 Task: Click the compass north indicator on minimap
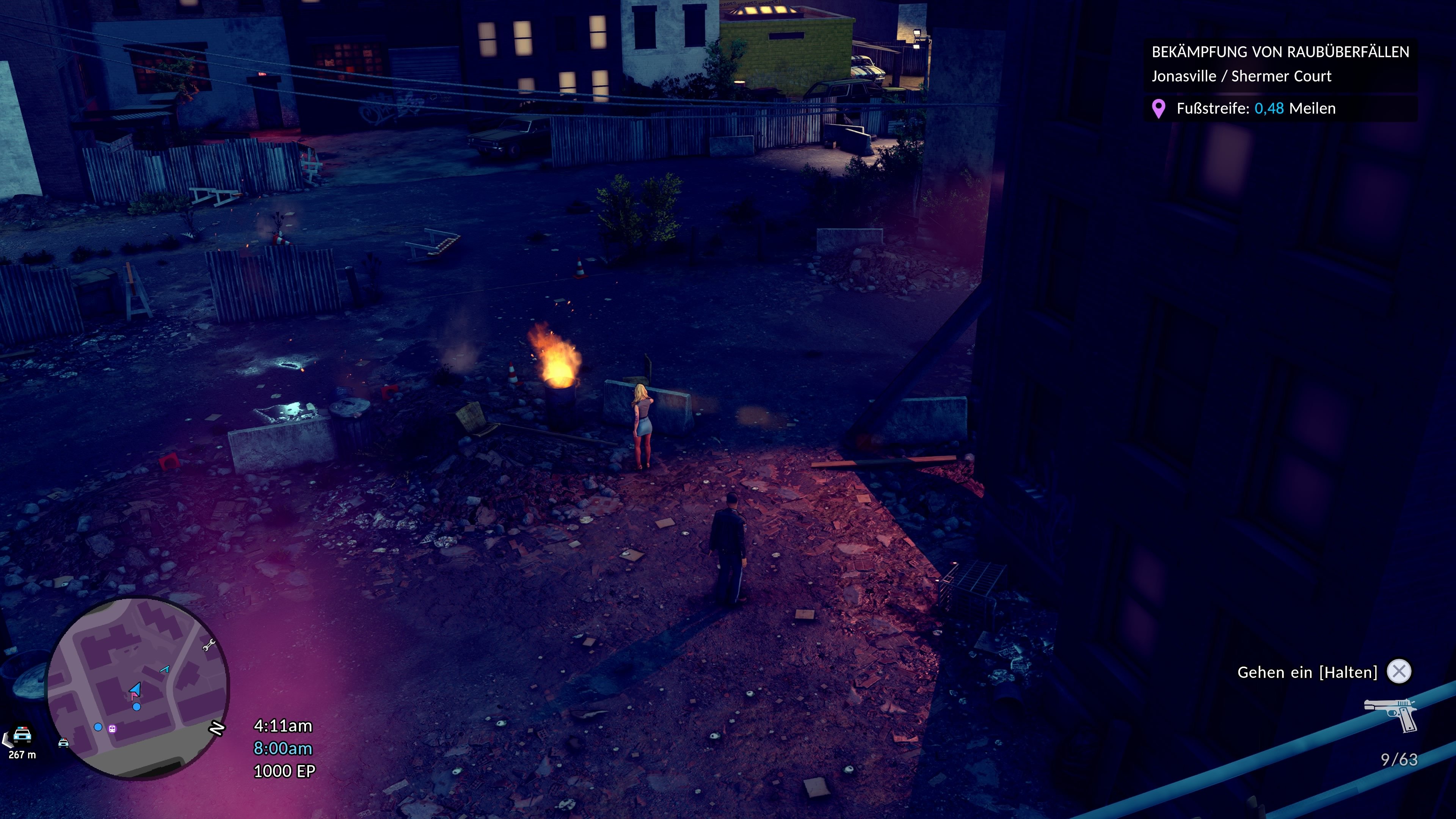tap(217, 728)
